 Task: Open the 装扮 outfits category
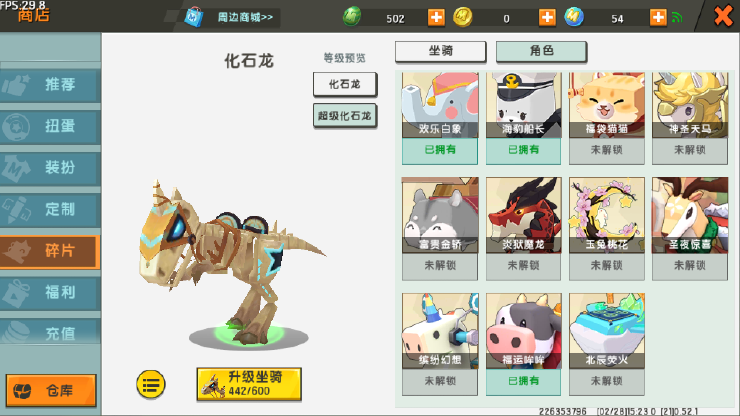(x=51, y=168)
